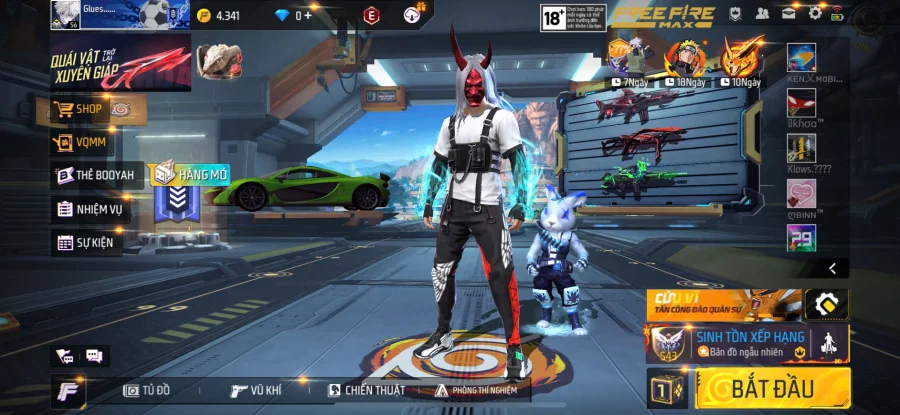
Task: Start the match with the BẮT ĐẦU button
Action: pos(773,388)
